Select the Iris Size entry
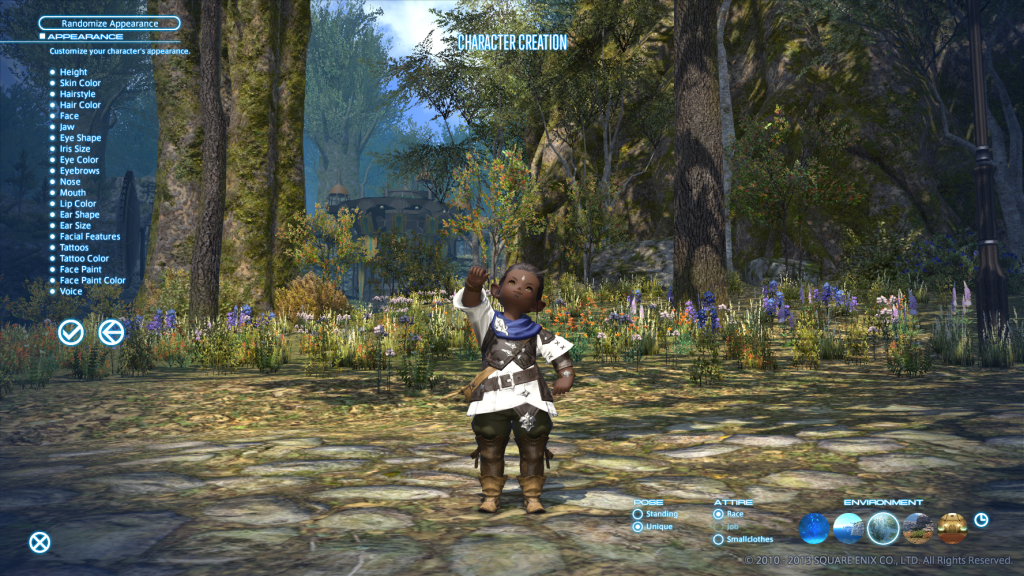Image resolution: width=1024 pixels, height=576 pixels. point(75,149)
